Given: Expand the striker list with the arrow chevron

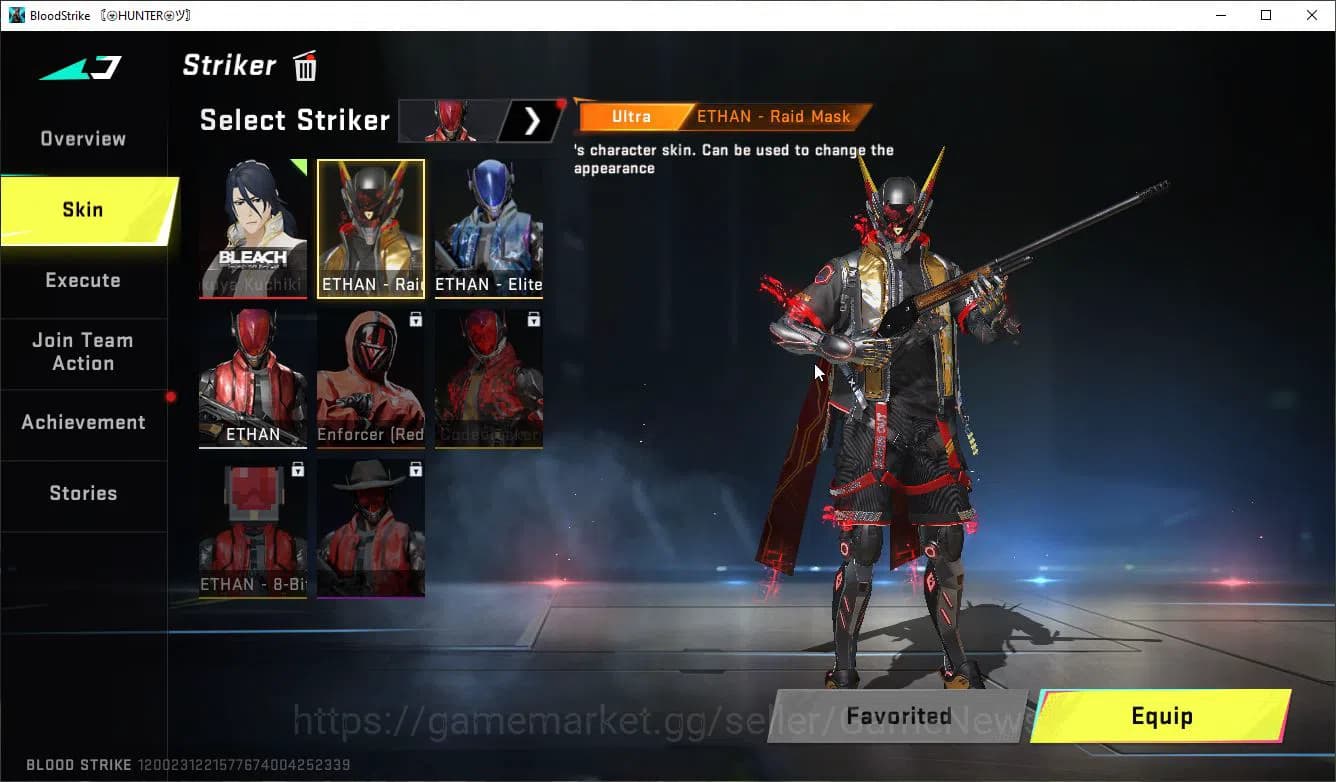Looking at the screenshot, I should tap(532, 120).
